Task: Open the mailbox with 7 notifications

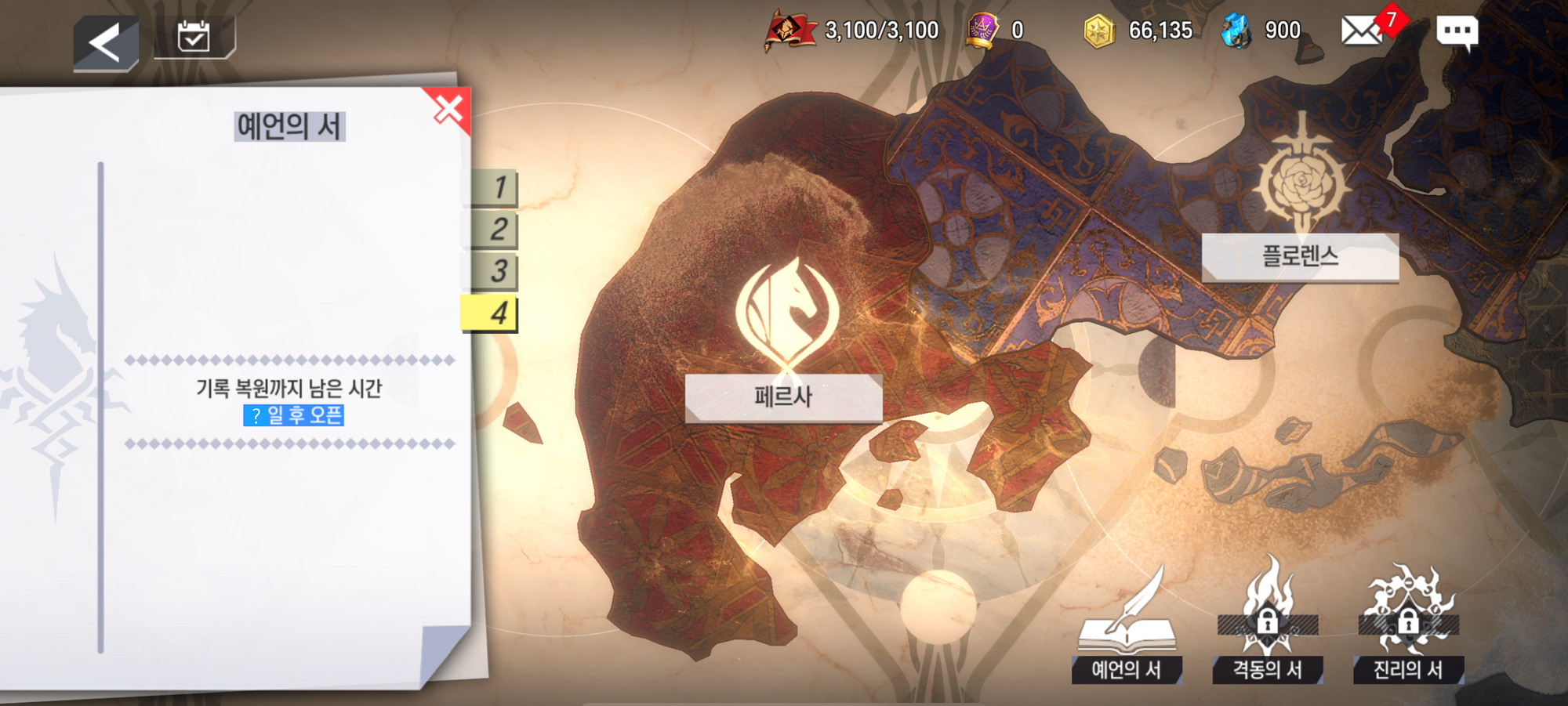Action: click(x=1363, y=31)
